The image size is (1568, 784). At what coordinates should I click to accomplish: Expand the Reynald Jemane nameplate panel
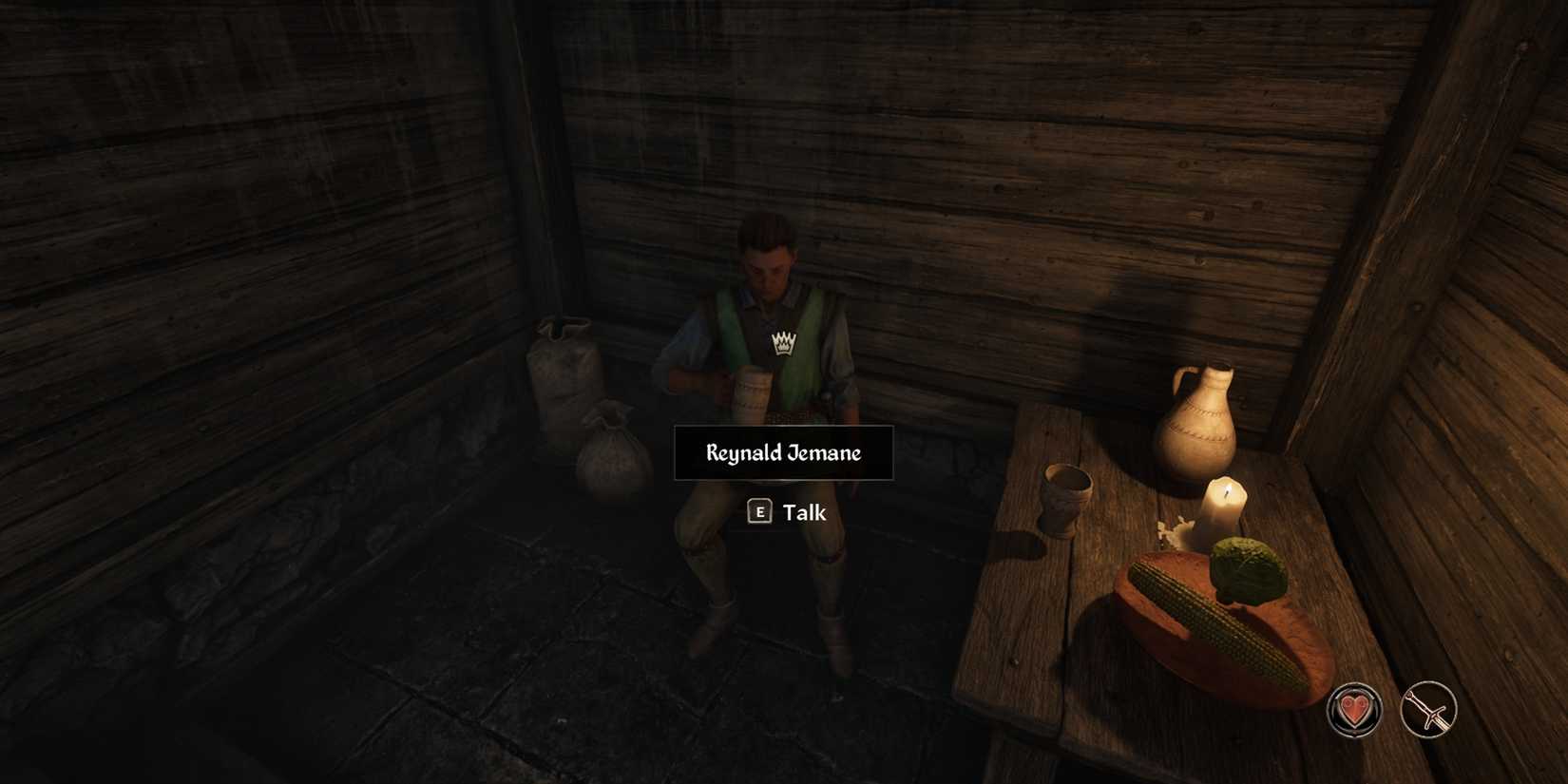[782, 453]
